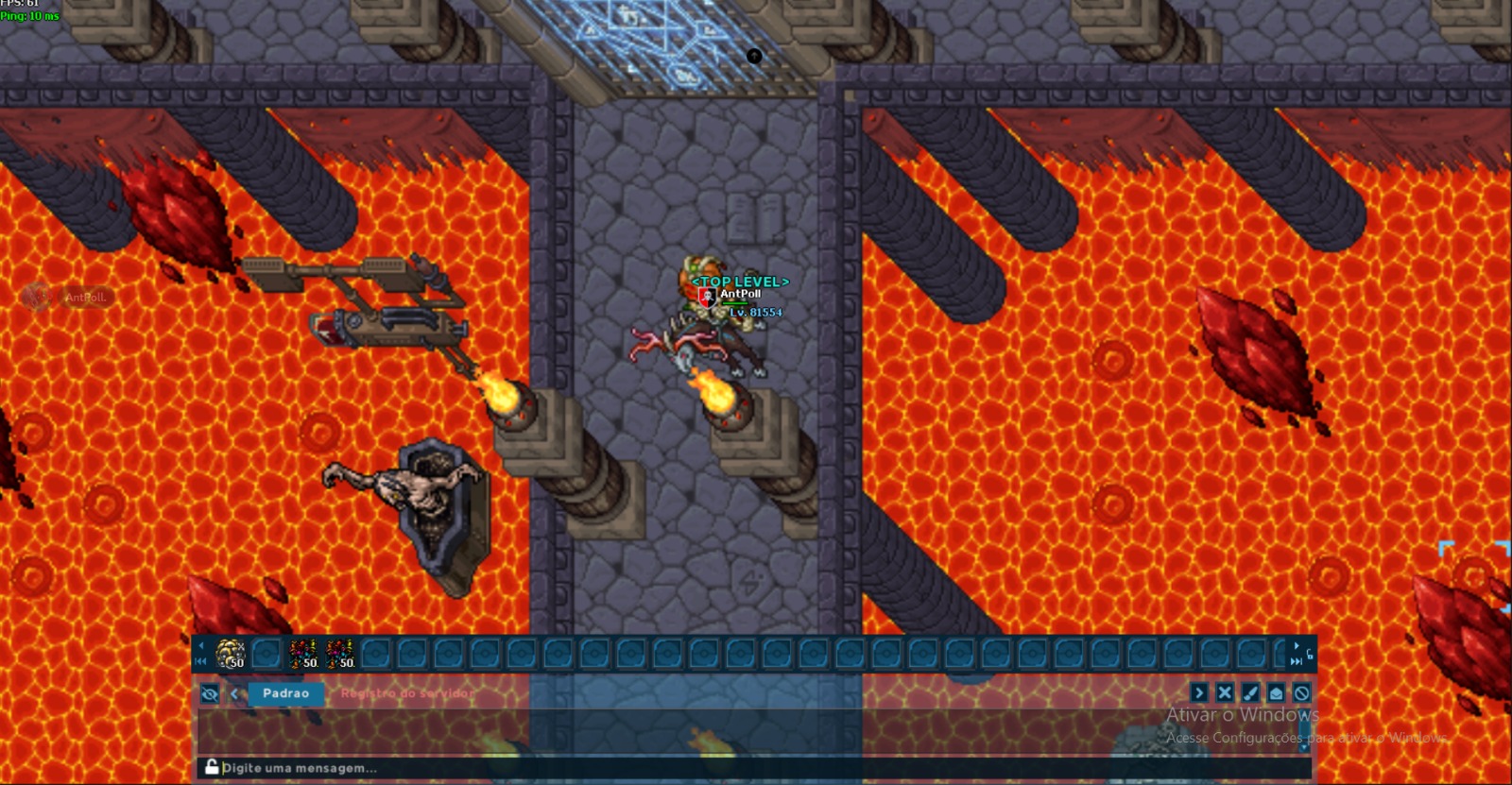Click the chat tabs left arrow
This screenshot has width=1512, height=785.
234,694
